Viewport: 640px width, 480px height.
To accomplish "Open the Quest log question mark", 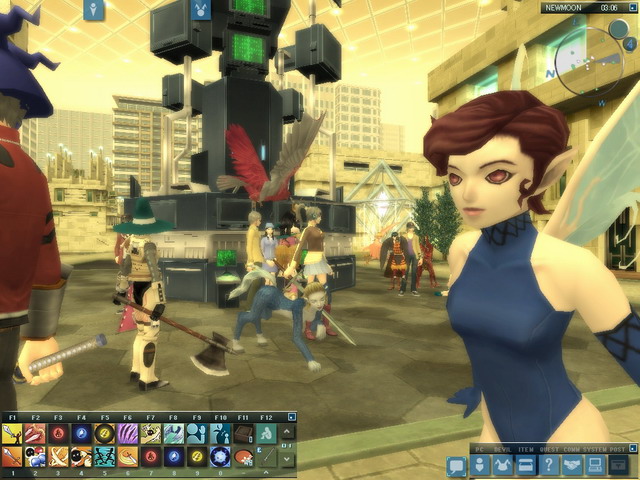I will pos(549,466).
